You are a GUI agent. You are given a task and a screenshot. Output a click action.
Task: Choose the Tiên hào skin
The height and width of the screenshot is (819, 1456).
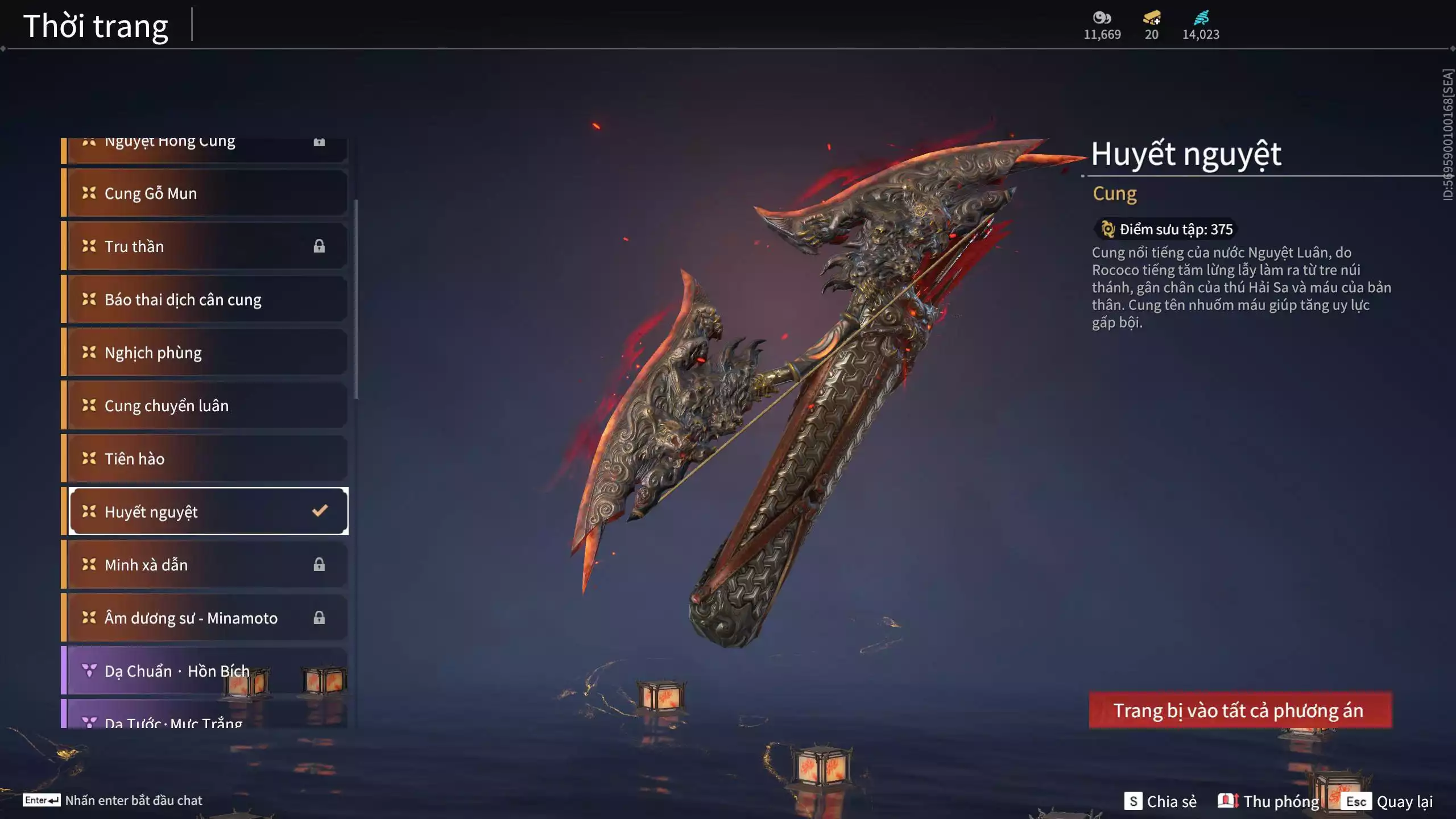pyautogui.click(x=206, y=458)
